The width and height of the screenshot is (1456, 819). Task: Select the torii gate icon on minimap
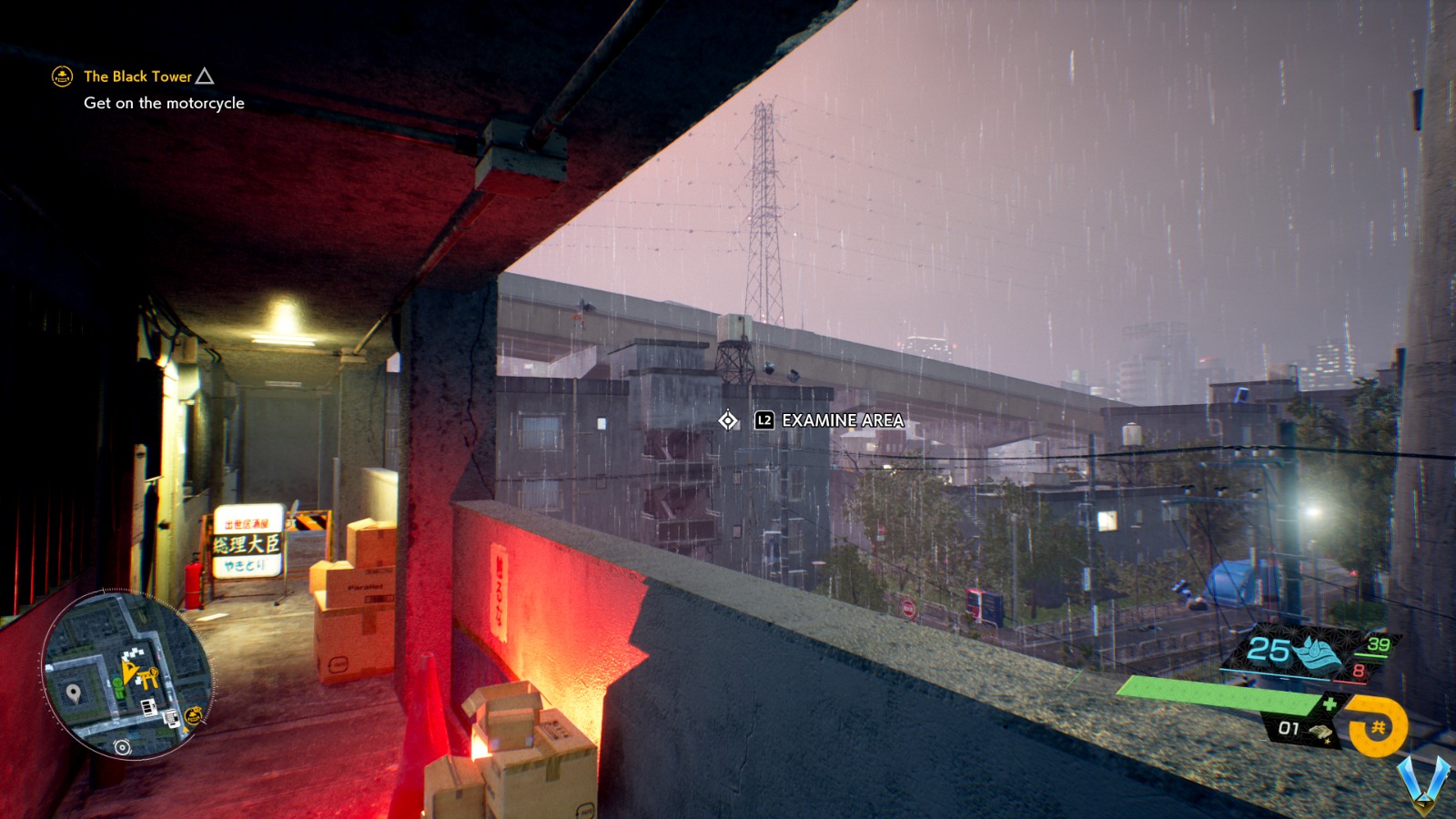pos(148,678)
